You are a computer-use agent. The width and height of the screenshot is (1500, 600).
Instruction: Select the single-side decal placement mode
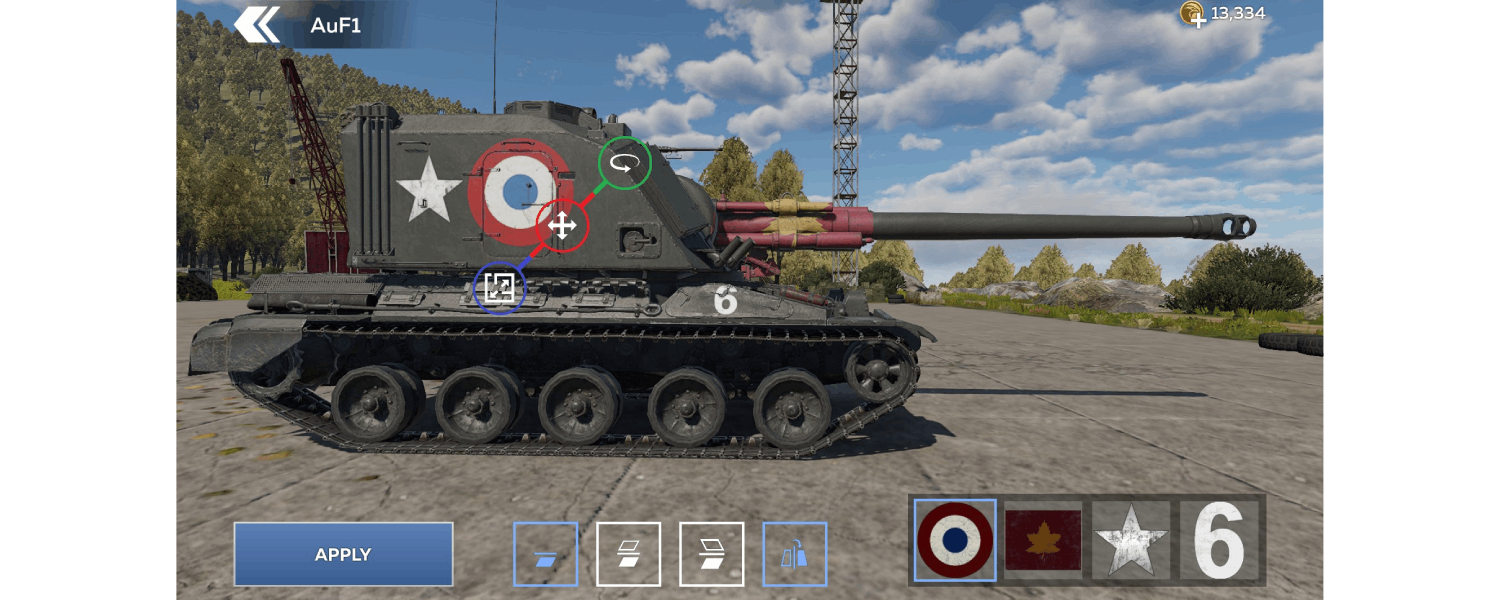[x=545, y=554]
